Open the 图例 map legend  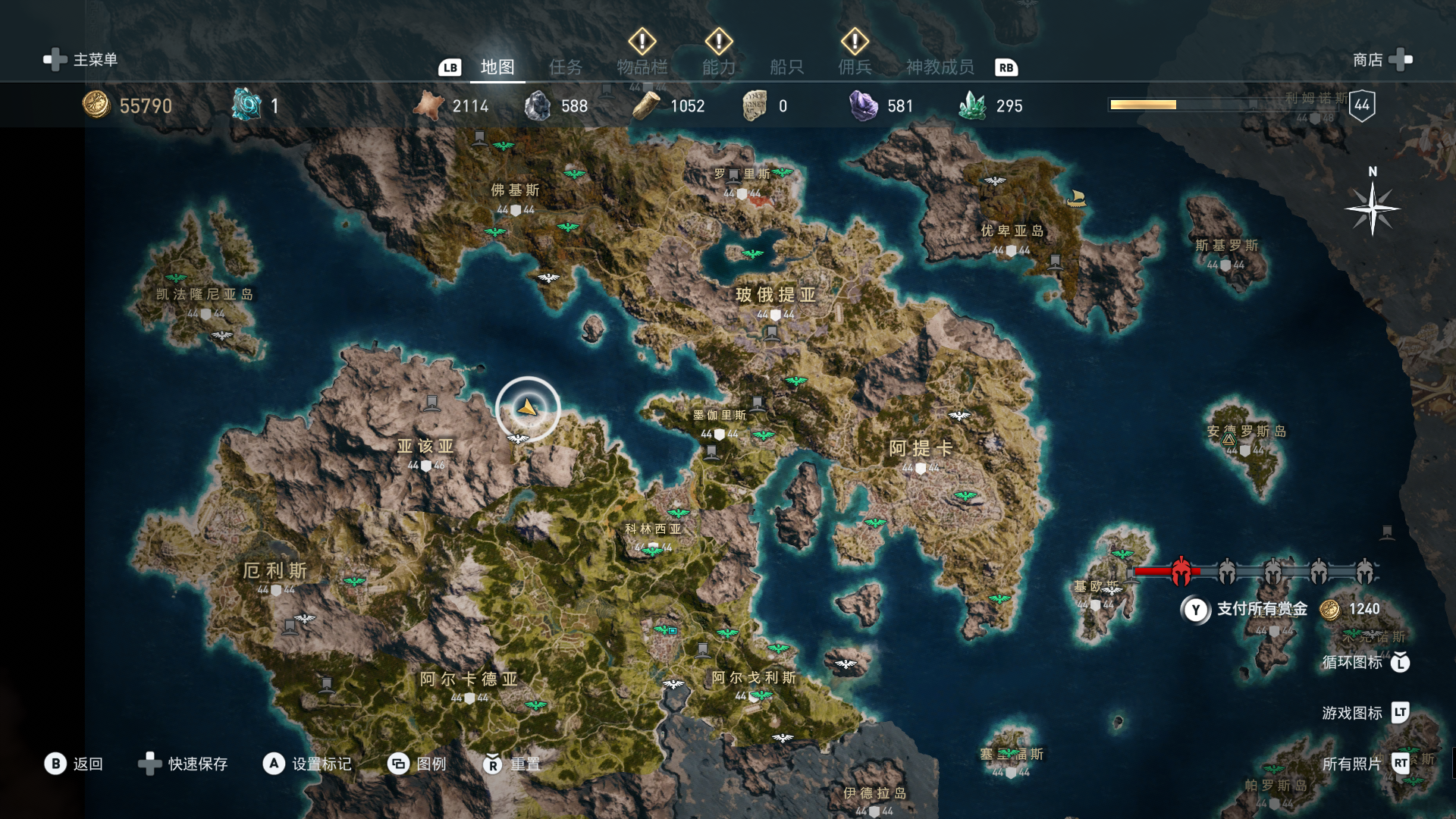click(x=417, y=764)
